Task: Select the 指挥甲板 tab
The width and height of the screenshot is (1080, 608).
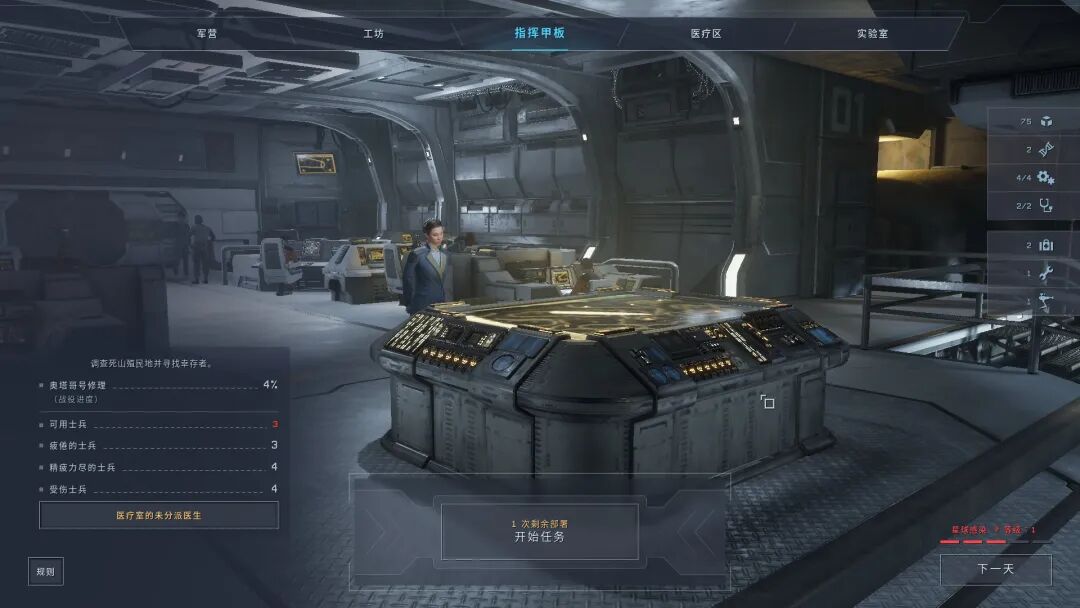Action: click(540, 33)
